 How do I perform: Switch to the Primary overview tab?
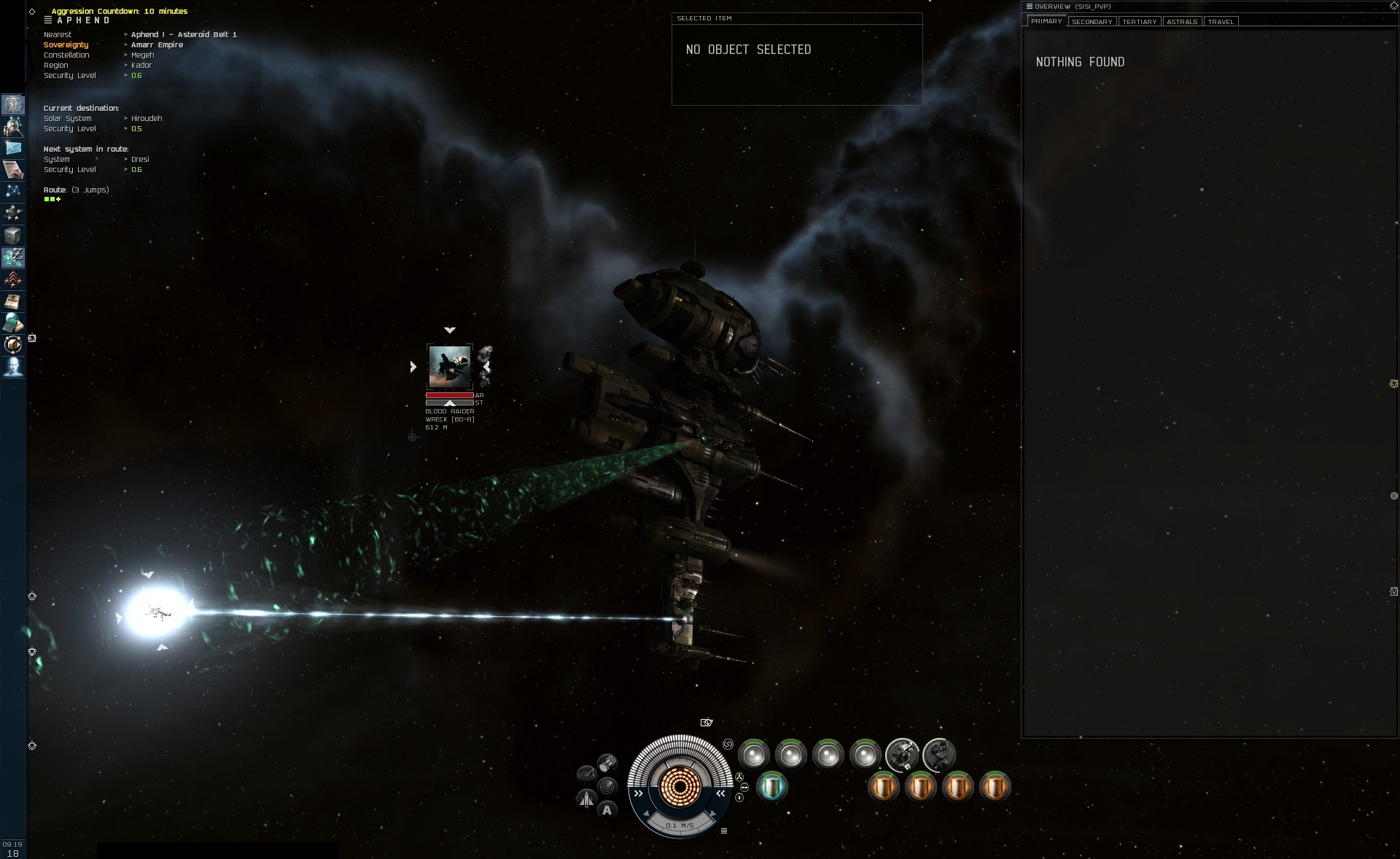coord(1046,21)
